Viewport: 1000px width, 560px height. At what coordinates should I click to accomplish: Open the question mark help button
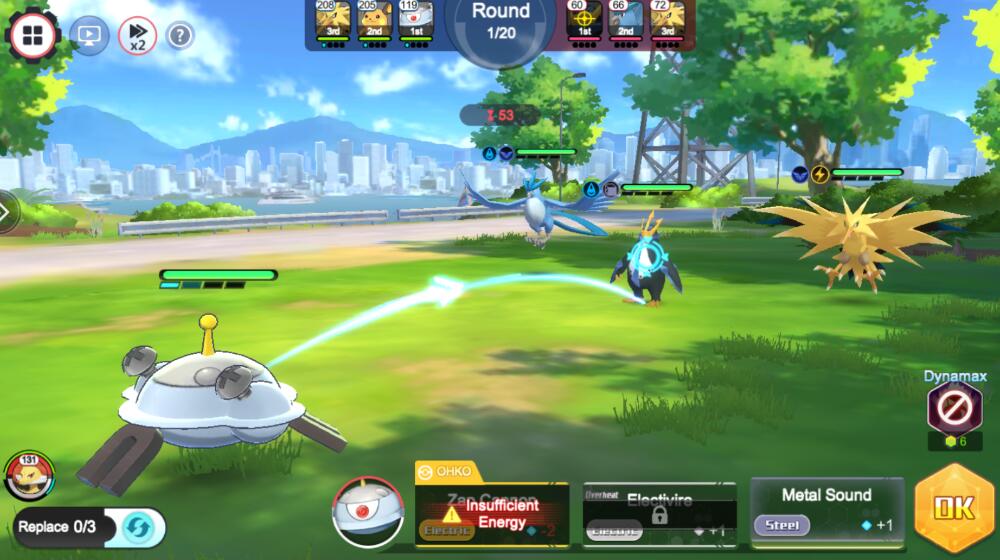180,36
